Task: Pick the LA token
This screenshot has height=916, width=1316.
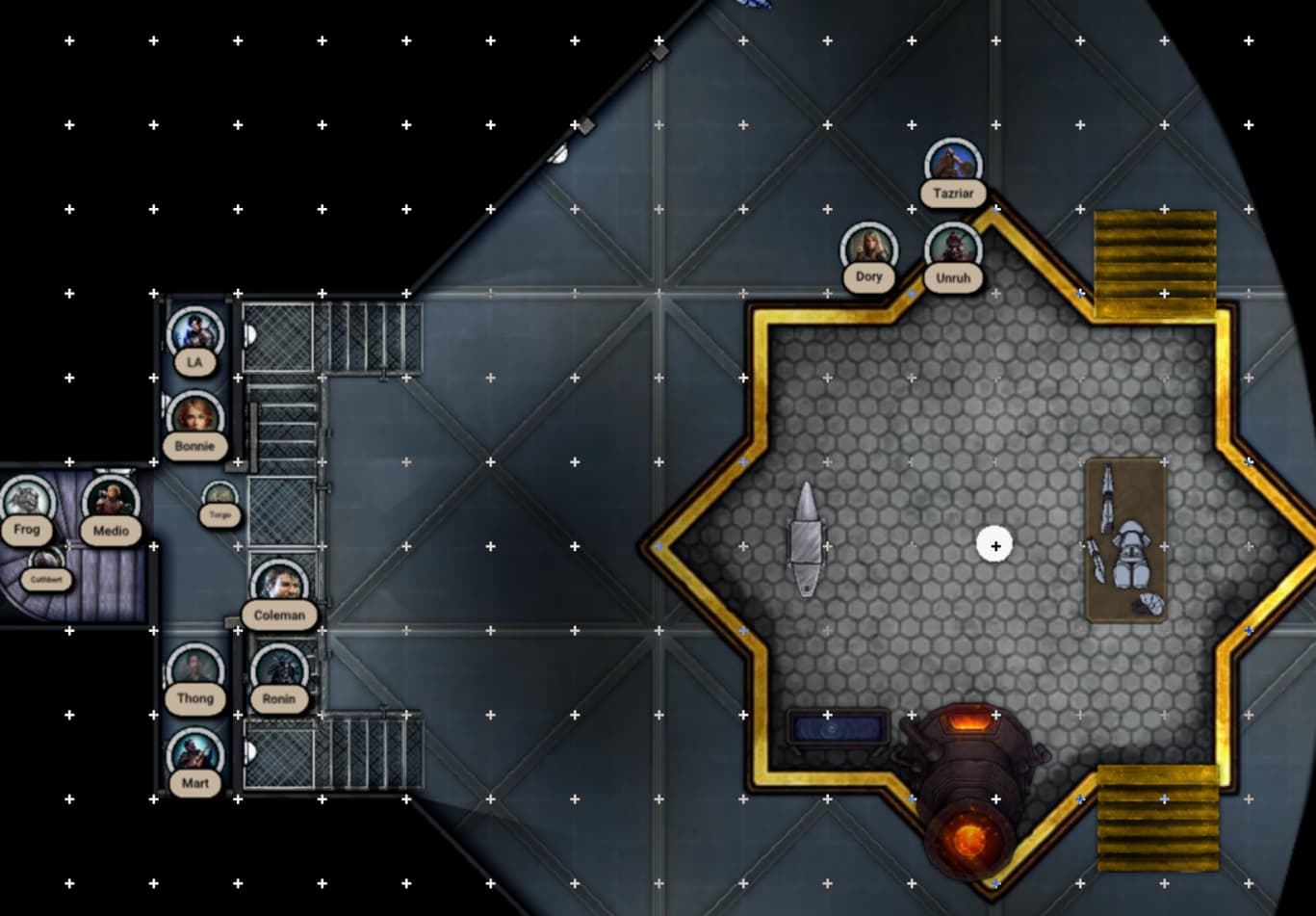Action: tap(194, 335)
